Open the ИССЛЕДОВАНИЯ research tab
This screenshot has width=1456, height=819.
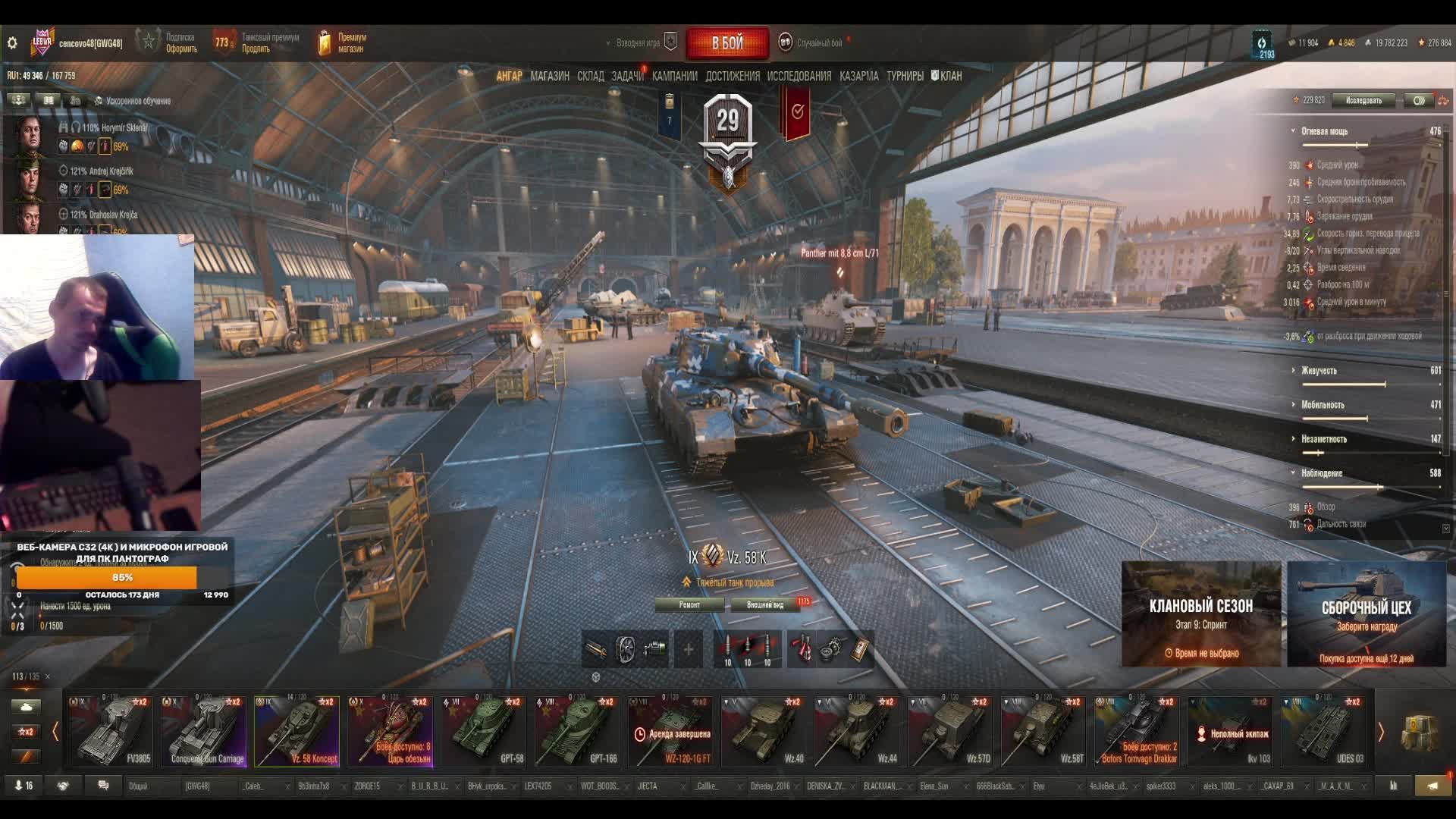[799, 76]
